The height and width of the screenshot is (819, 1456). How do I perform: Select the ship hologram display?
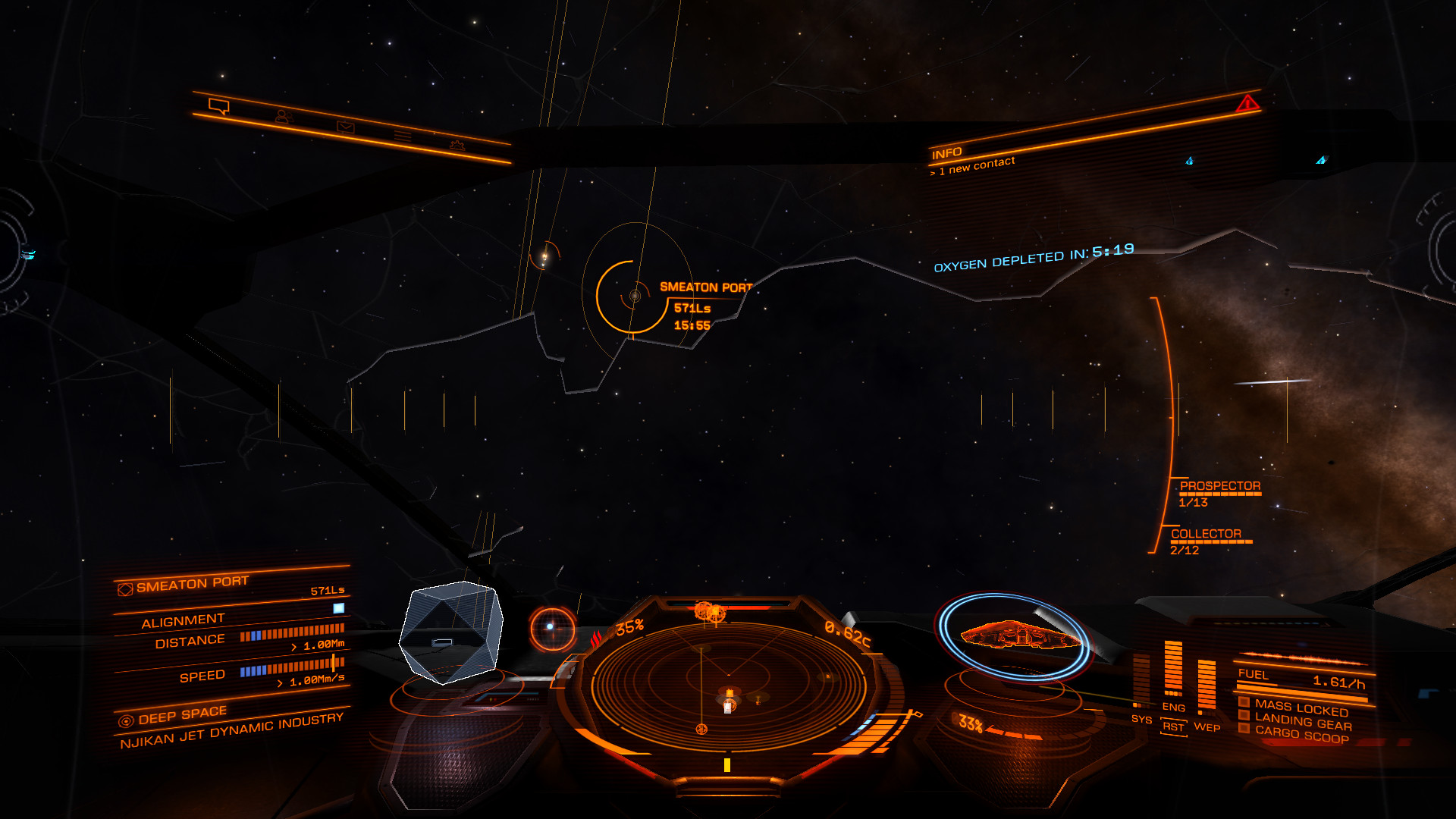click(1016, 635)
